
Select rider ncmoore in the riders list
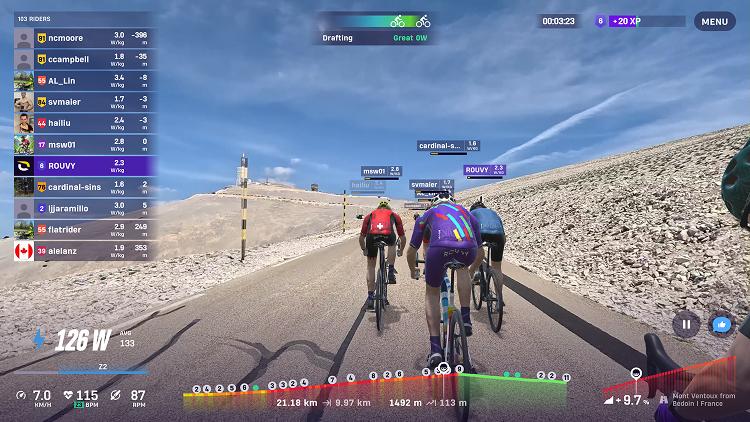[82, 38]
